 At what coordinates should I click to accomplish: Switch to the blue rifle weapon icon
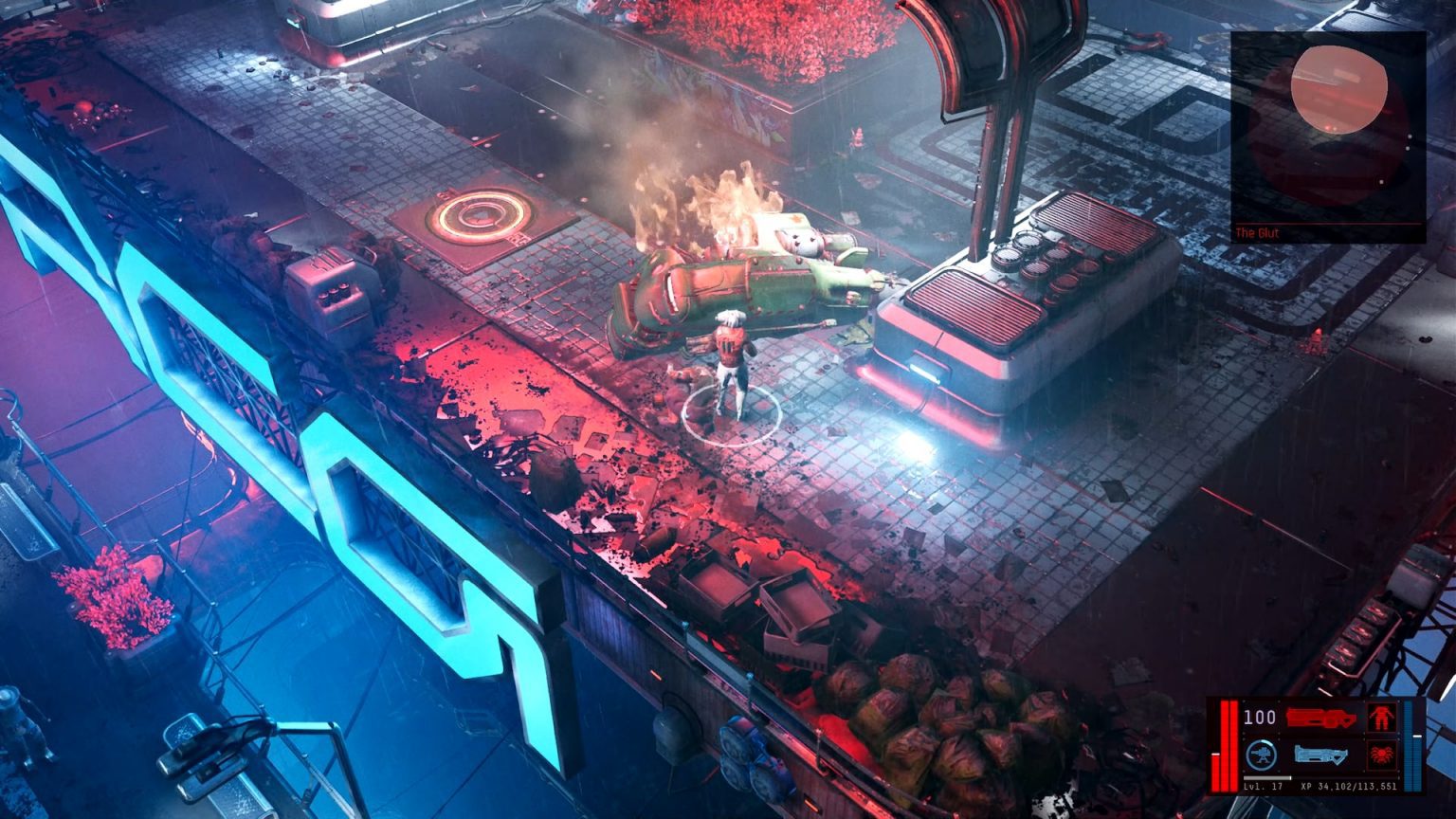1320,755
